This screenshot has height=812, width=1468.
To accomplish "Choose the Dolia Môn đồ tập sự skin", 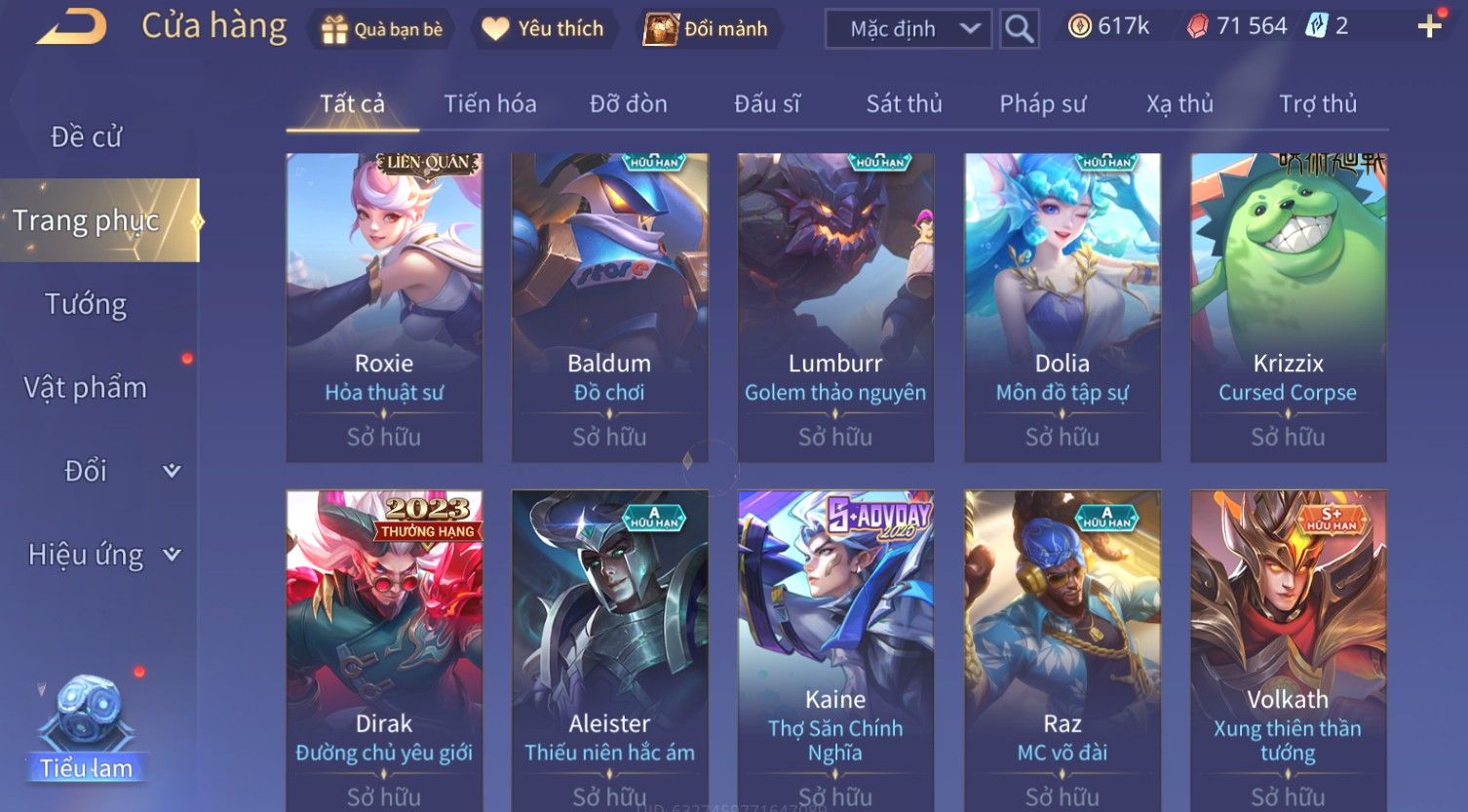I will tap(1062, 306).
